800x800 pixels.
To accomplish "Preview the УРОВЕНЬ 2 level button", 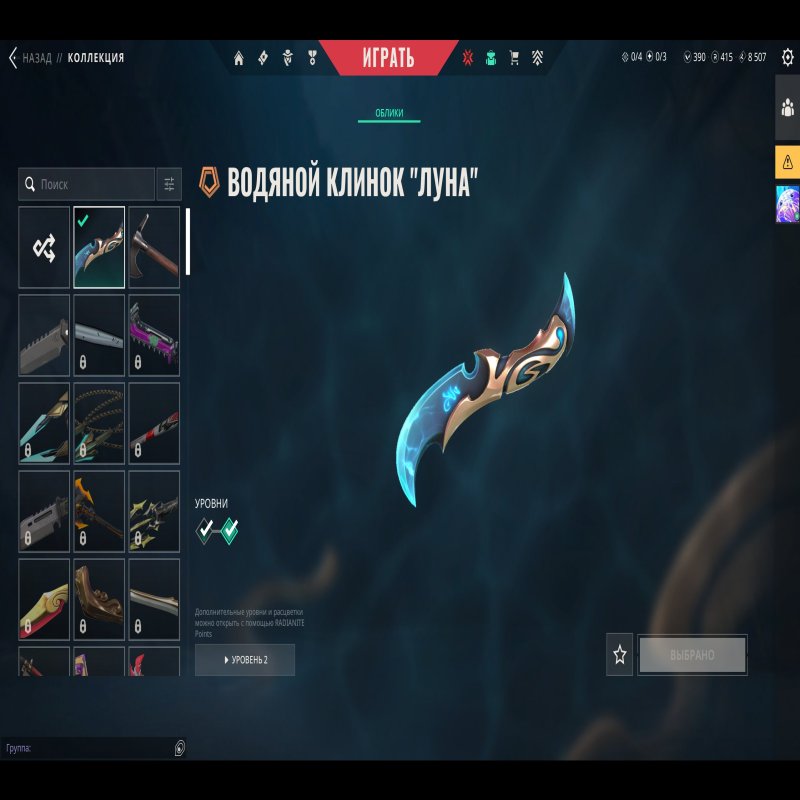I will click(x=245, y=660).
